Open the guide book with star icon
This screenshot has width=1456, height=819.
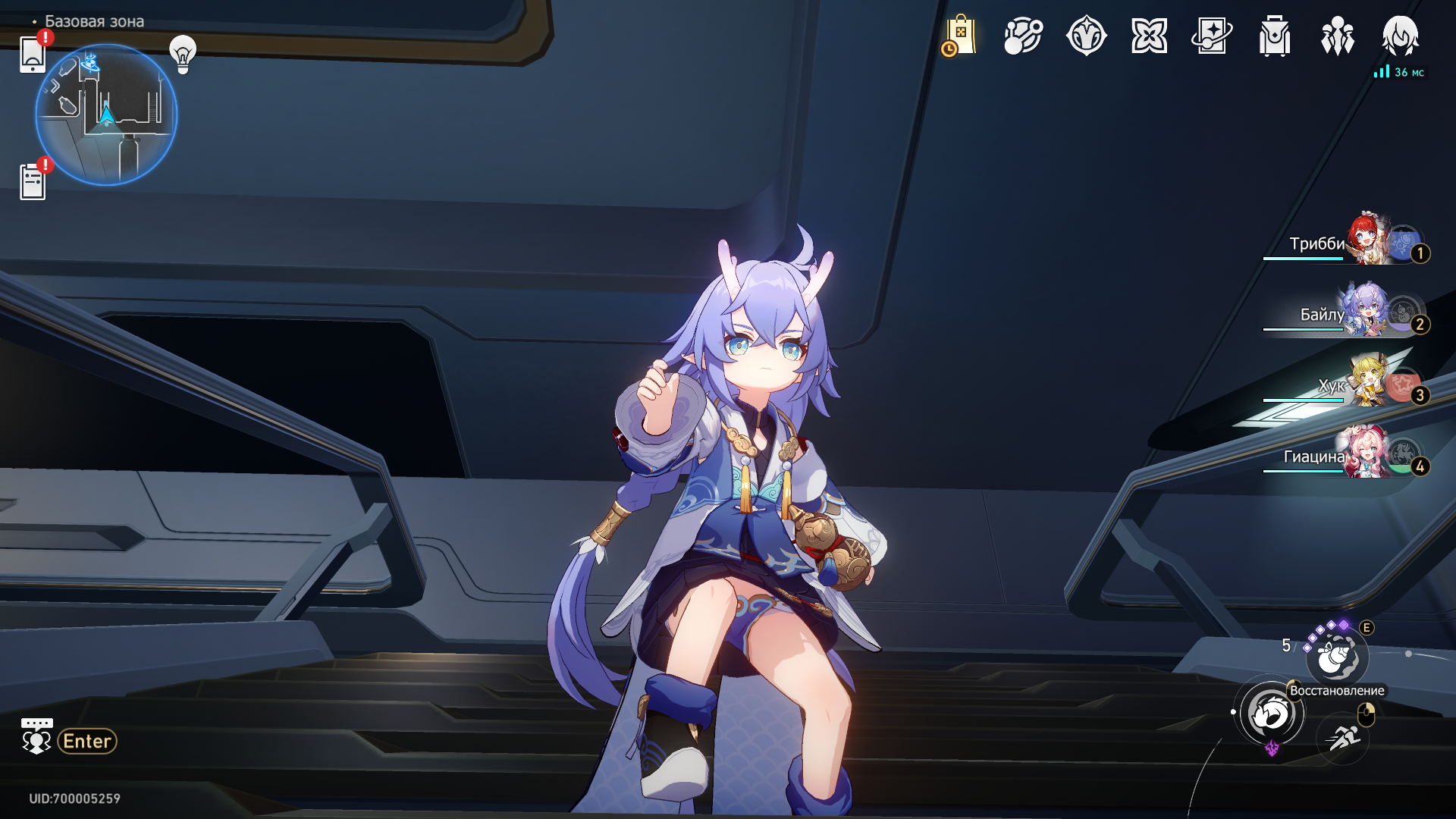pos(1212,36)
